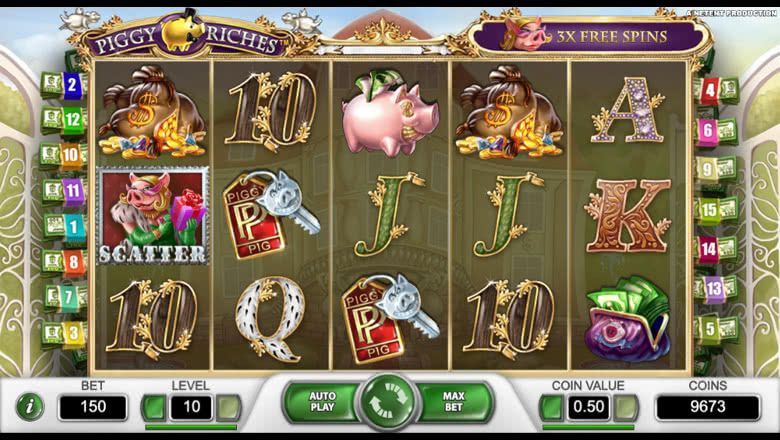The width and height of the screenshot is (780, 440).
Task: Spin the reels with the round green button
Action: pyautogui.click(x=388, y=404)
